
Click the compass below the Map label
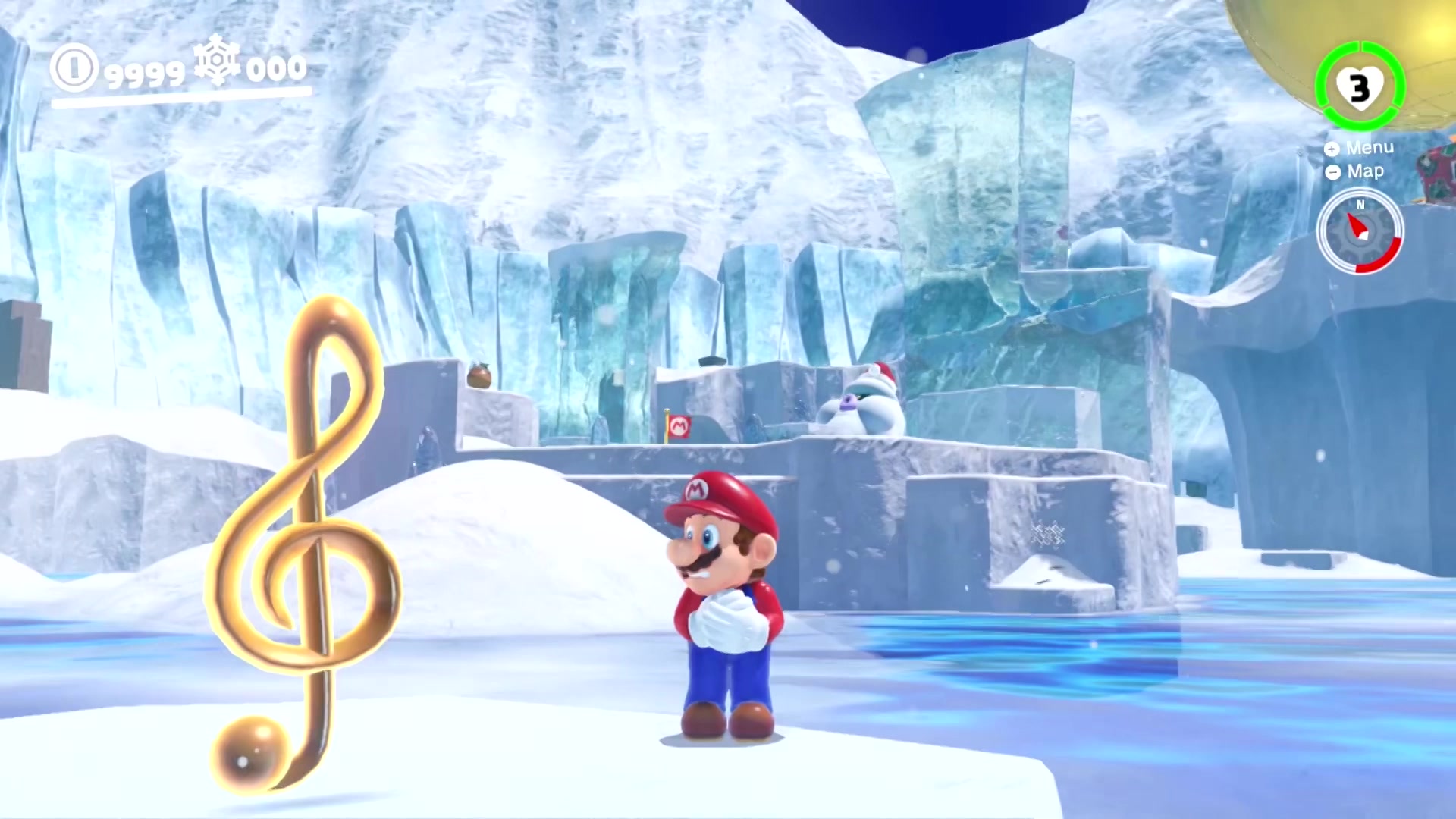pos(1360,231)
